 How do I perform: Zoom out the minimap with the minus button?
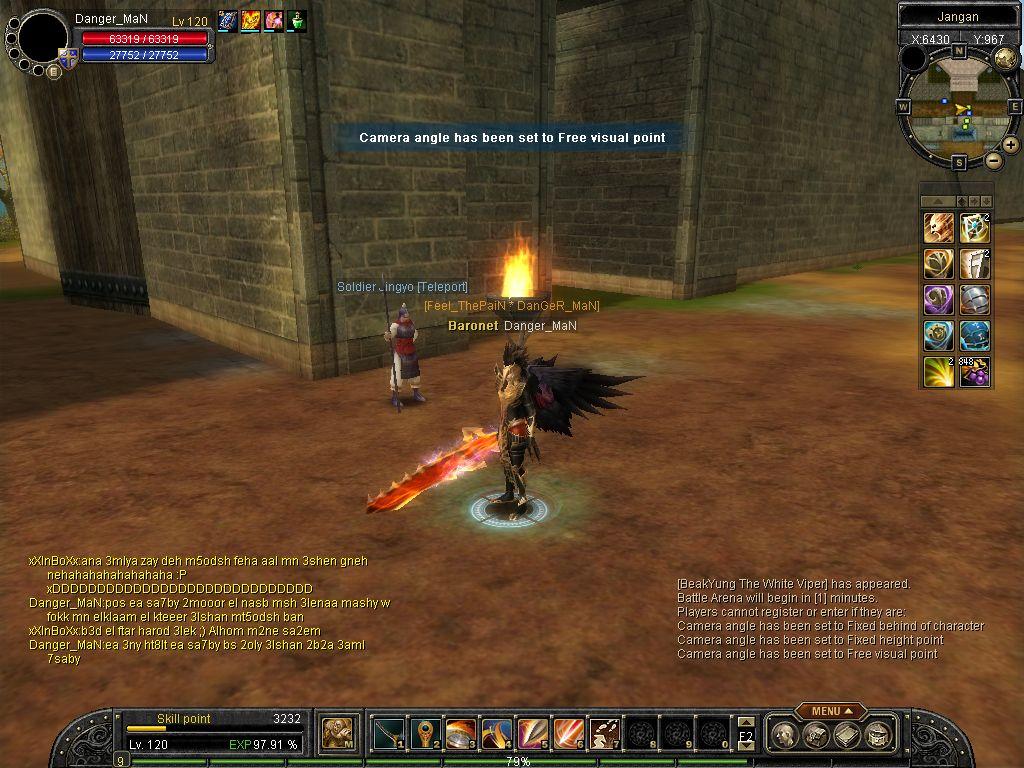tap(994, 160)
